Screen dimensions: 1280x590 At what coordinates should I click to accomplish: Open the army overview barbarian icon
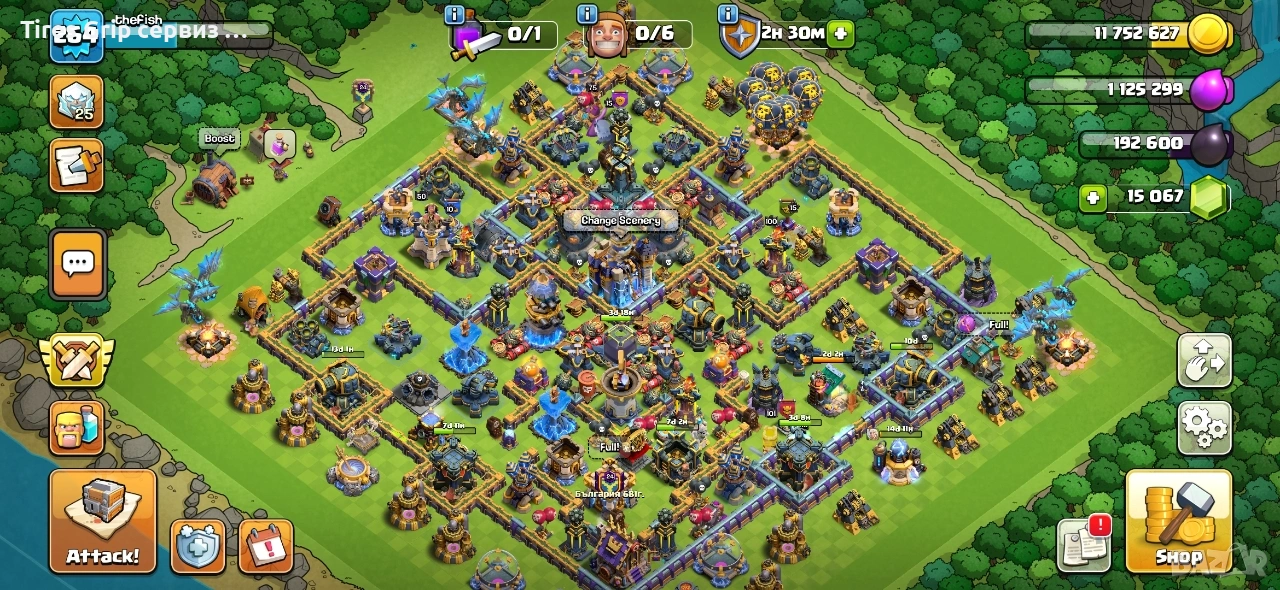76,428
